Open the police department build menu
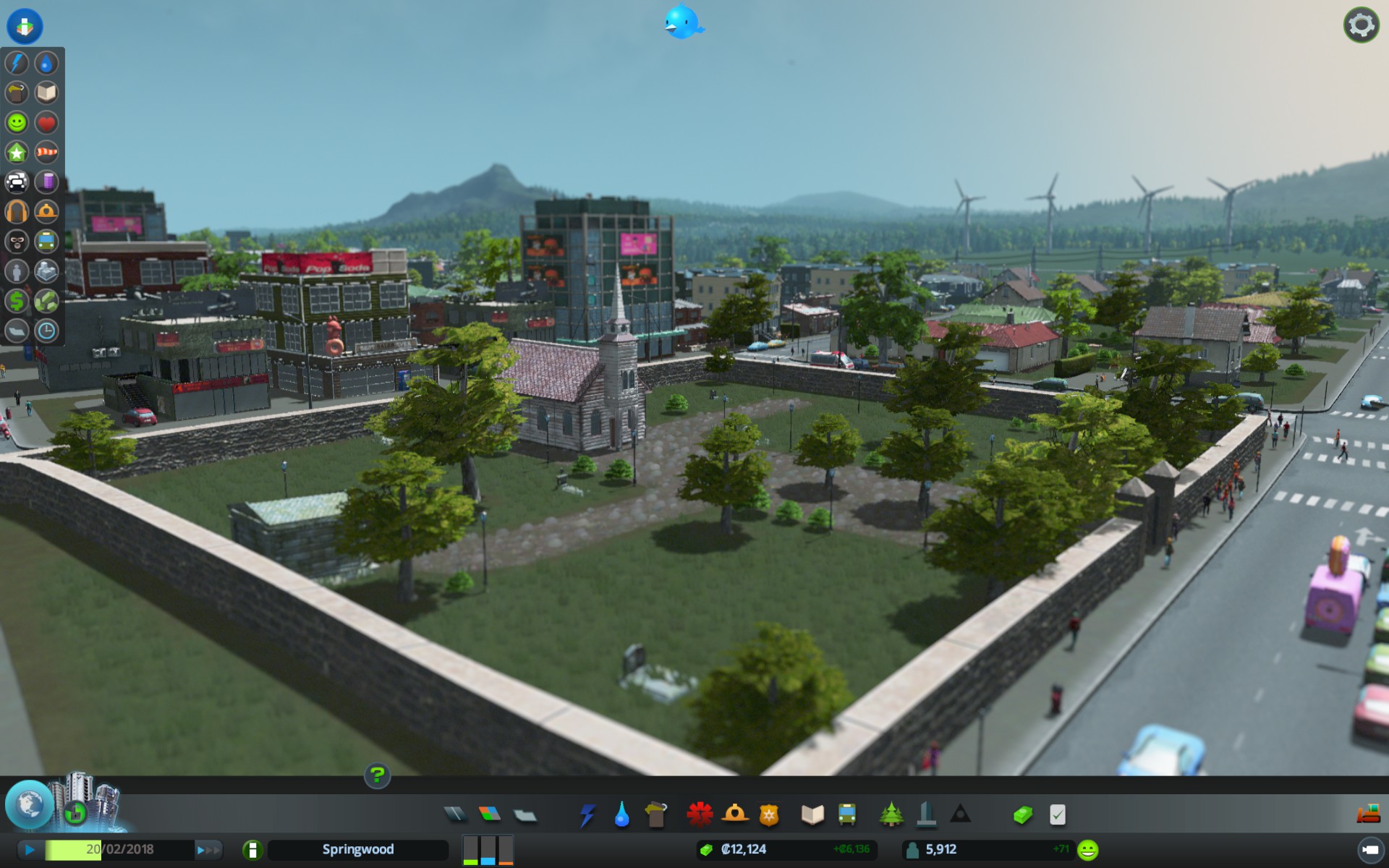Image resolution: width=1389 pixels, height=868 pixels. point(768,815)
